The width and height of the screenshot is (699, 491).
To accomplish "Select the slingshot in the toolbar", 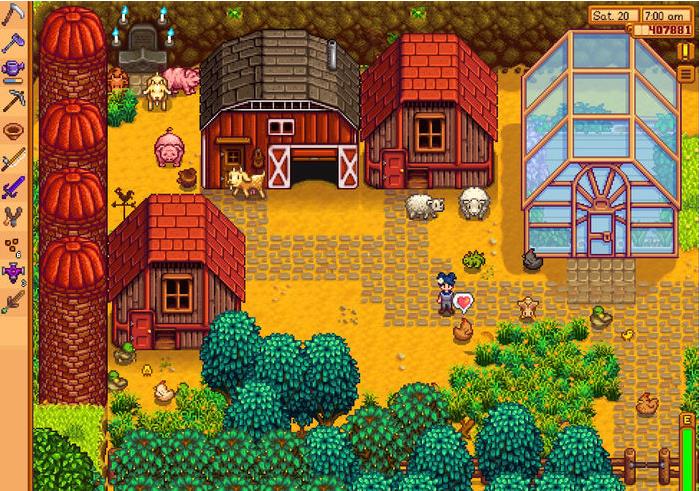I will coord(13,215).
